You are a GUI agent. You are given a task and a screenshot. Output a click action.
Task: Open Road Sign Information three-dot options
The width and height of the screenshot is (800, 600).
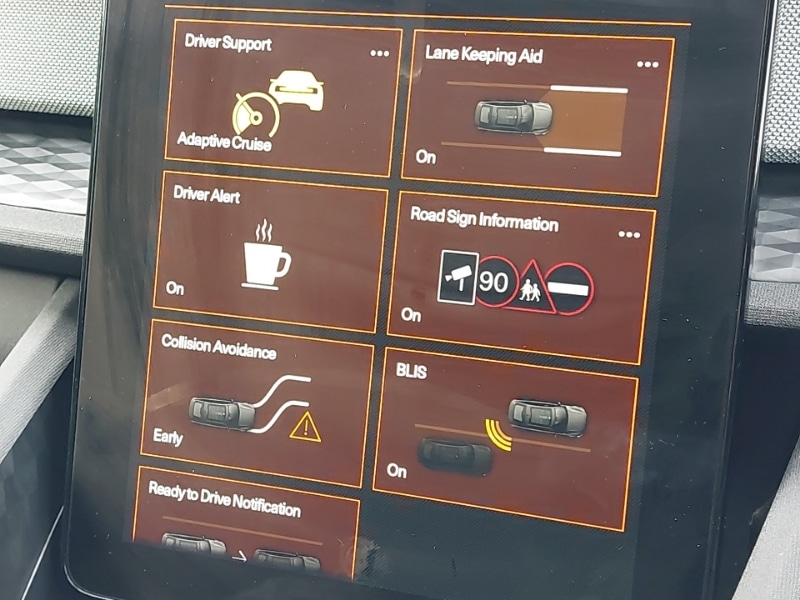point(628,235)
